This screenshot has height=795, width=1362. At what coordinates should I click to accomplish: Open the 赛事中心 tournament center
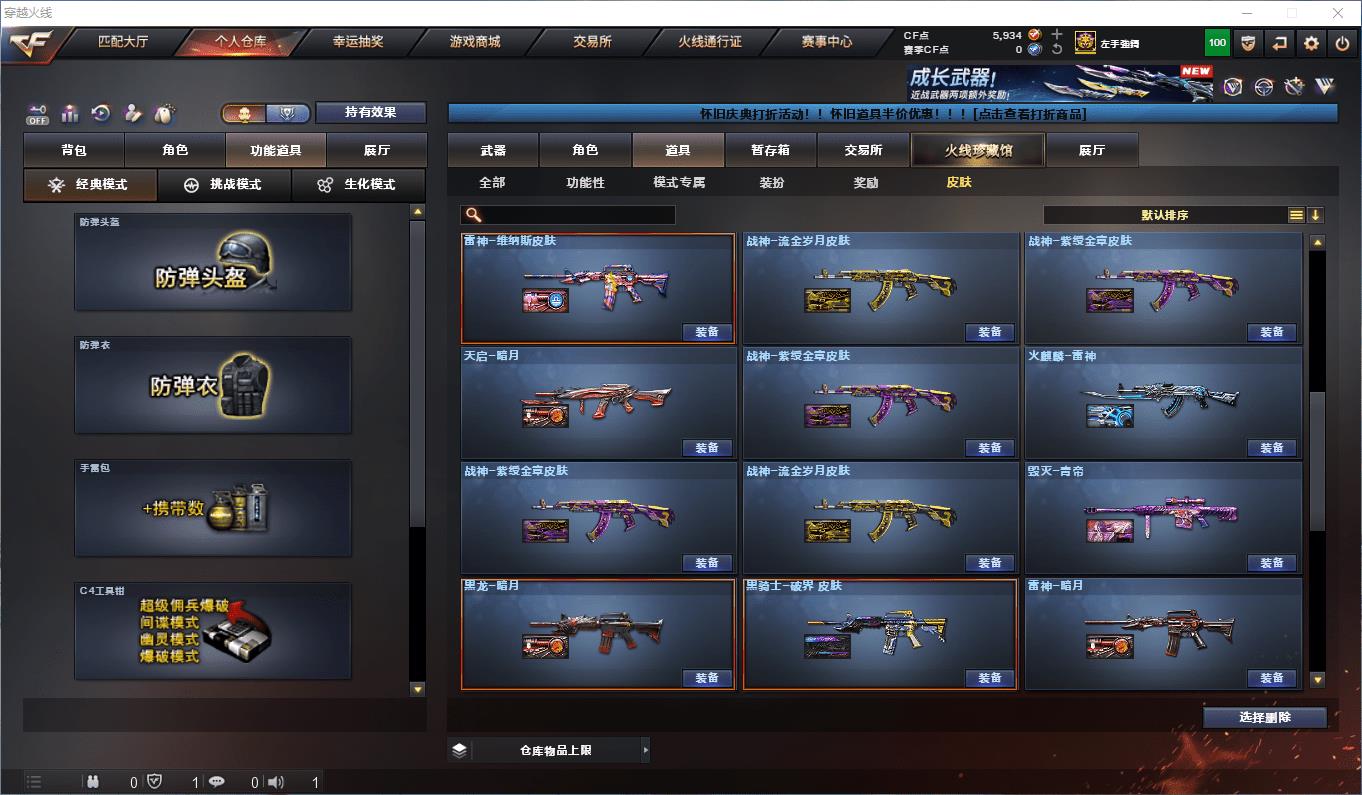827,42
